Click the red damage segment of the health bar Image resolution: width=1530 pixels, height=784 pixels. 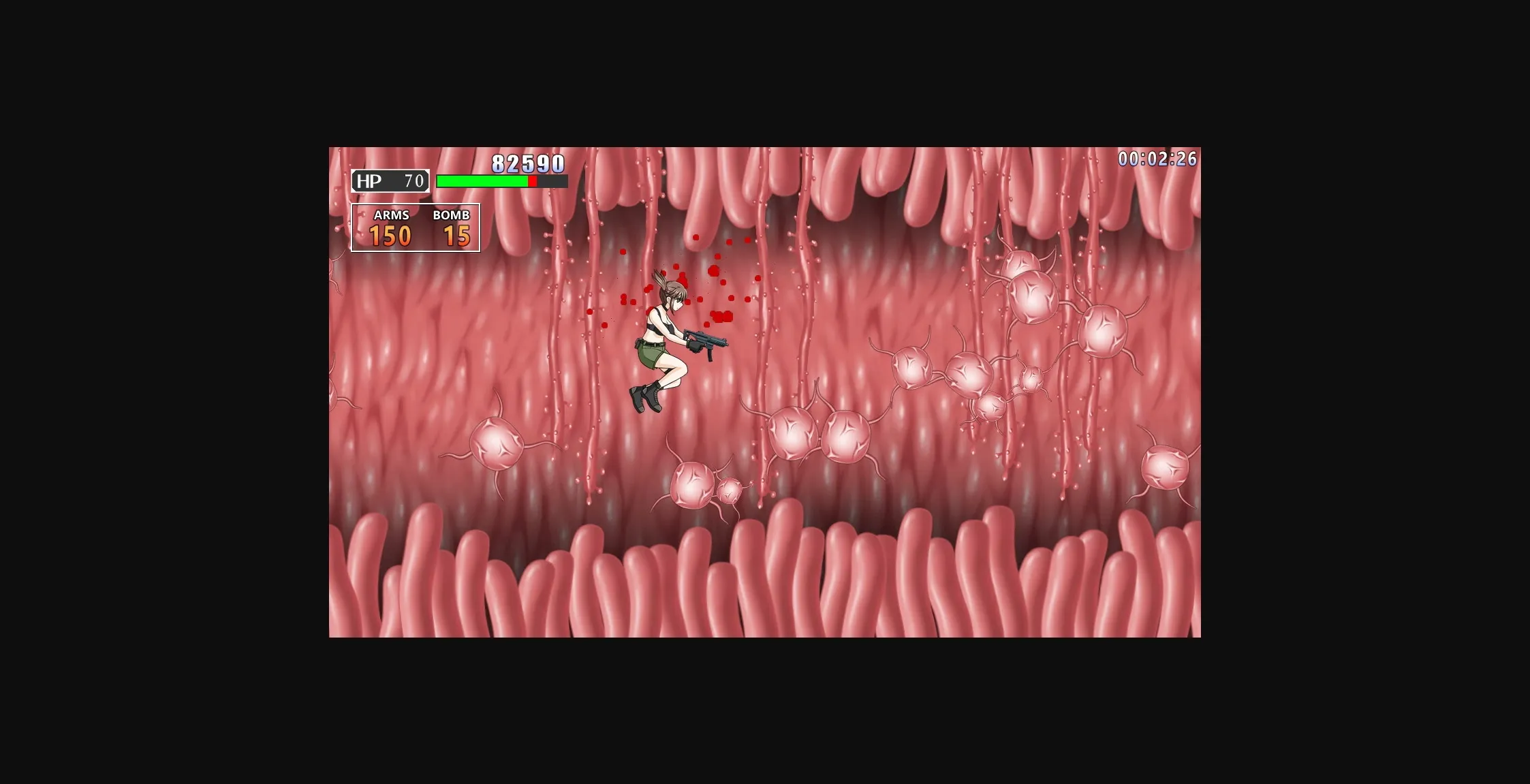tap(532, 181)
